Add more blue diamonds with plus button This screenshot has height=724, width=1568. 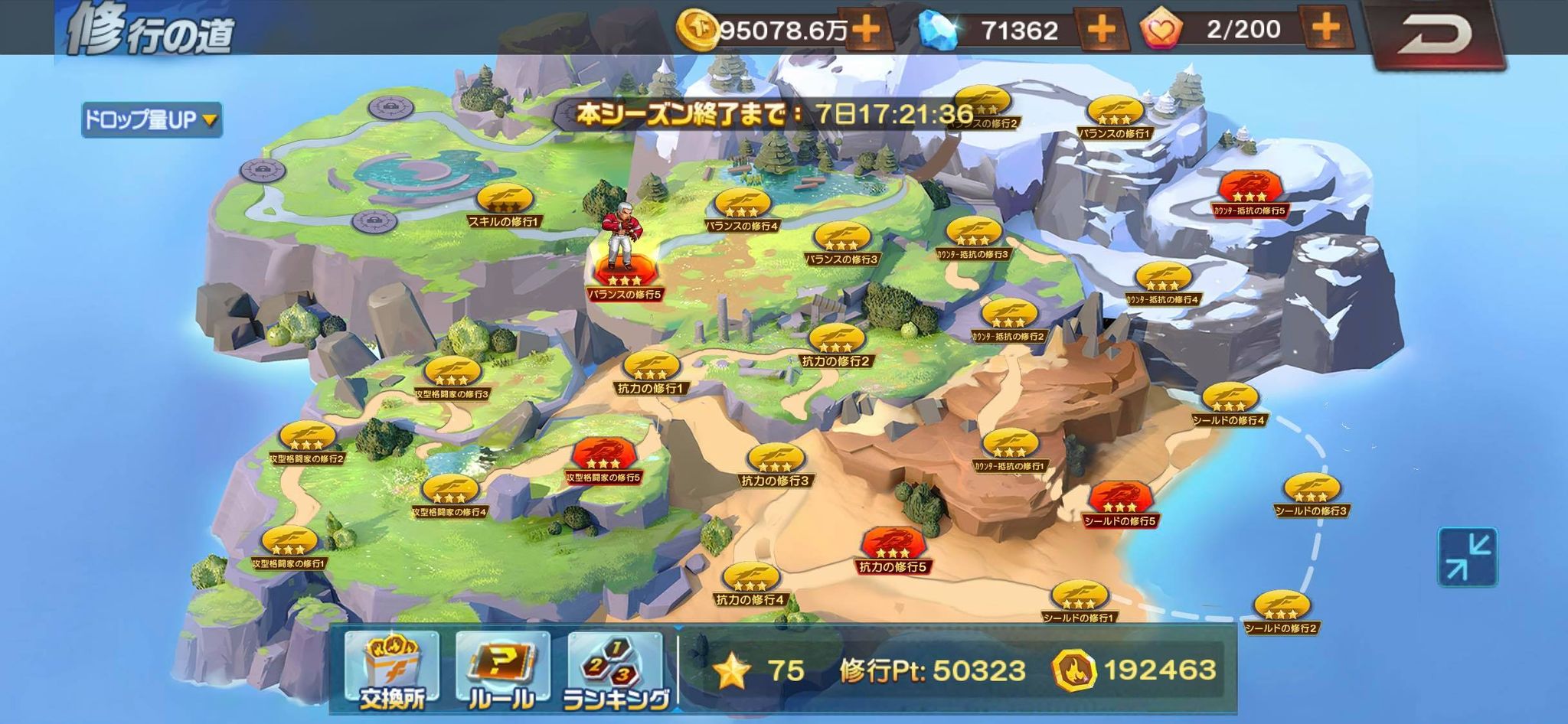click(1100, 30)
